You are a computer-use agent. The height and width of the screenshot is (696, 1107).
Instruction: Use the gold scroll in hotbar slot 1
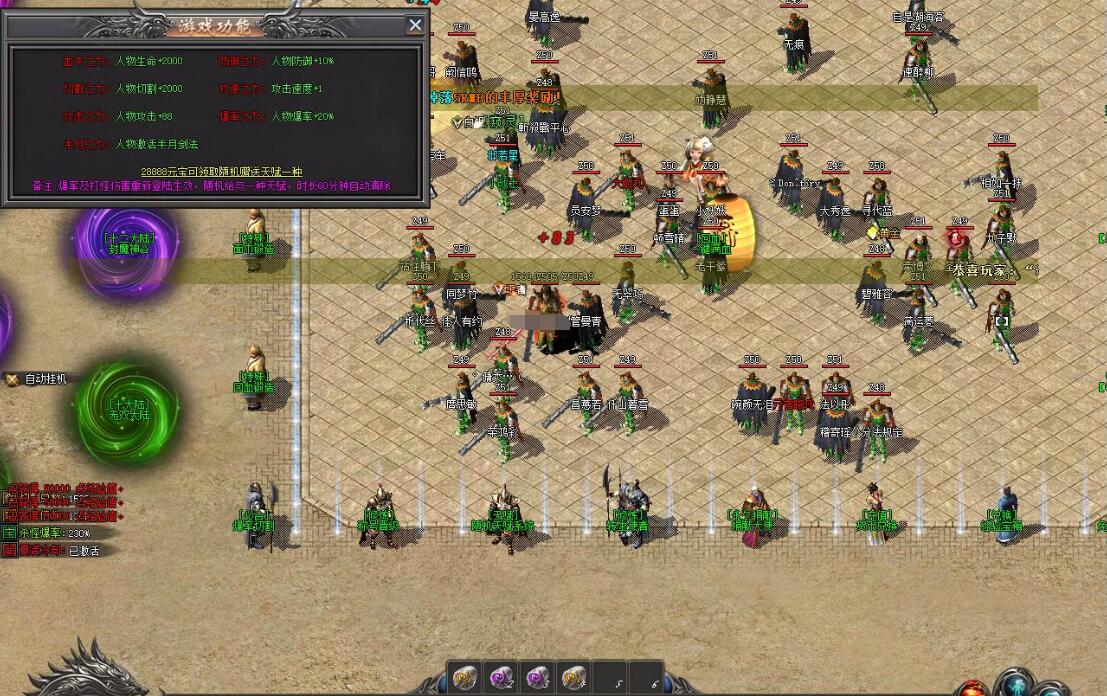[x=463, y=677]
